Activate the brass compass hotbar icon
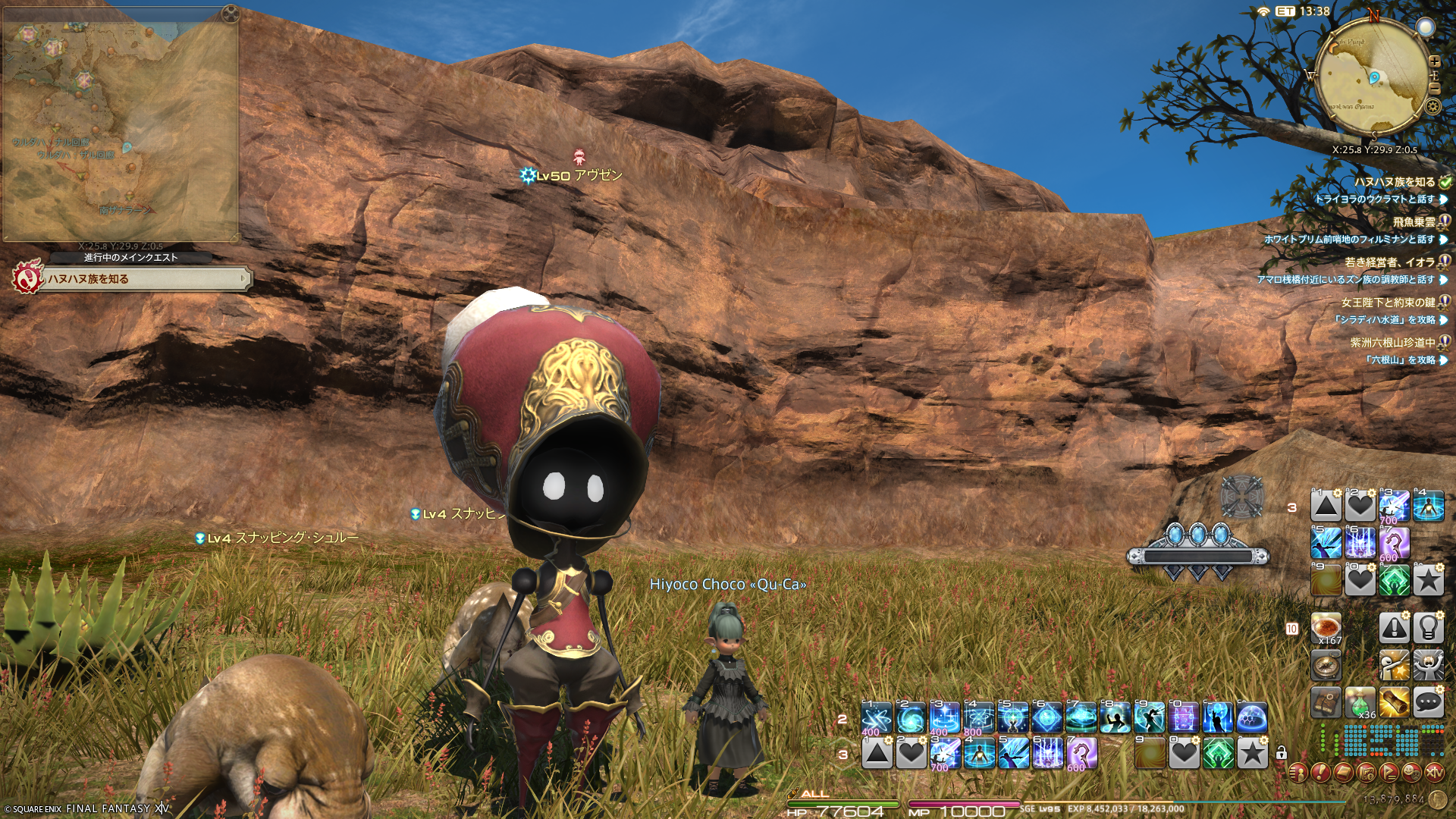1456x819 pixels. click(1326, 665)
